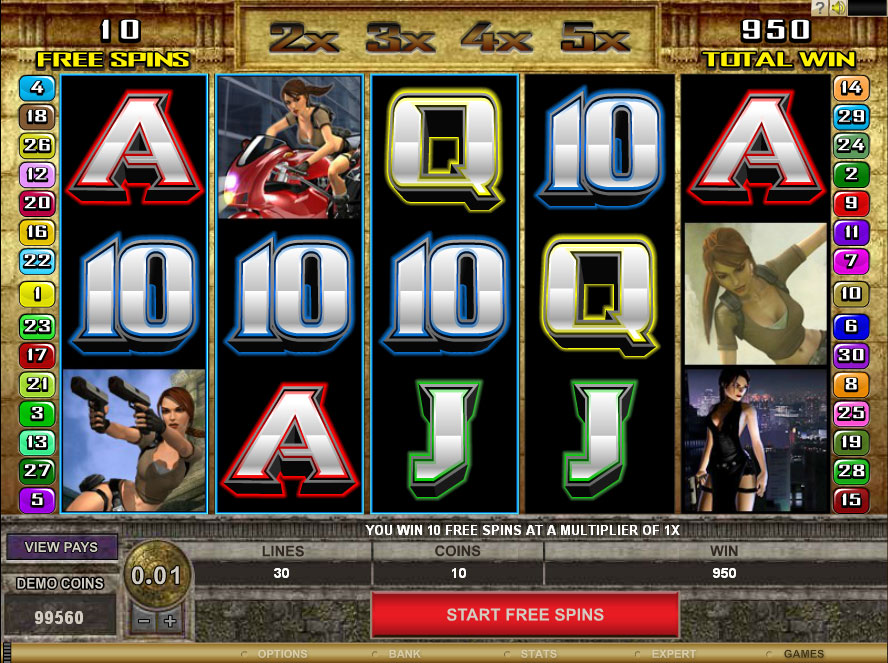Show the Stats panel
Viewport: 888px width, 663px height.
click(538, 654)
